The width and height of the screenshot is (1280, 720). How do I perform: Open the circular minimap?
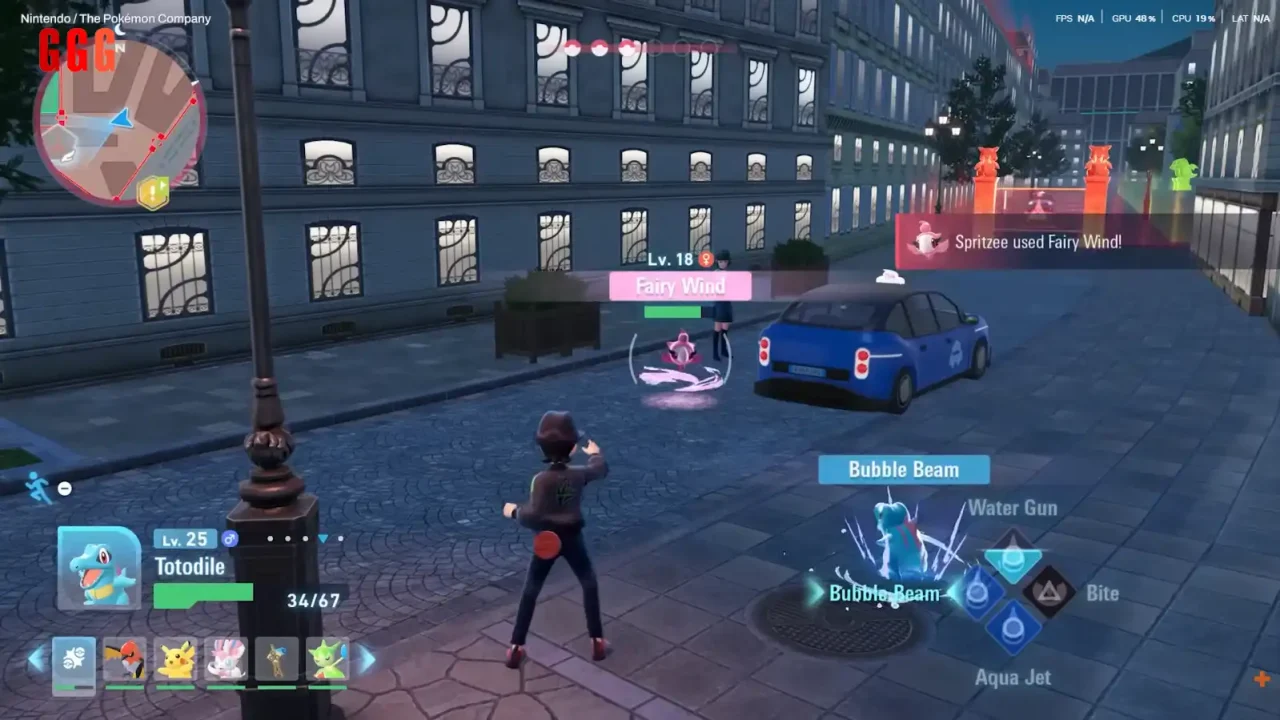click(119, 120)
